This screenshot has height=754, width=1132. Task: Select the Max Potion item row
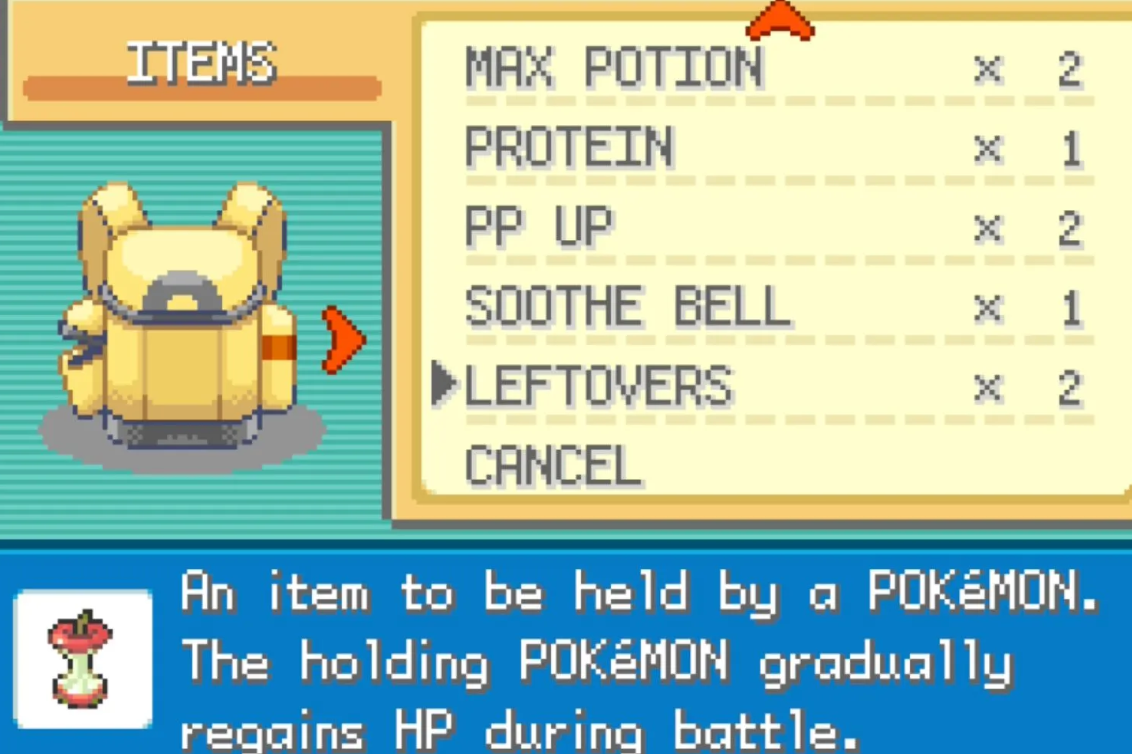pos(614,69)
